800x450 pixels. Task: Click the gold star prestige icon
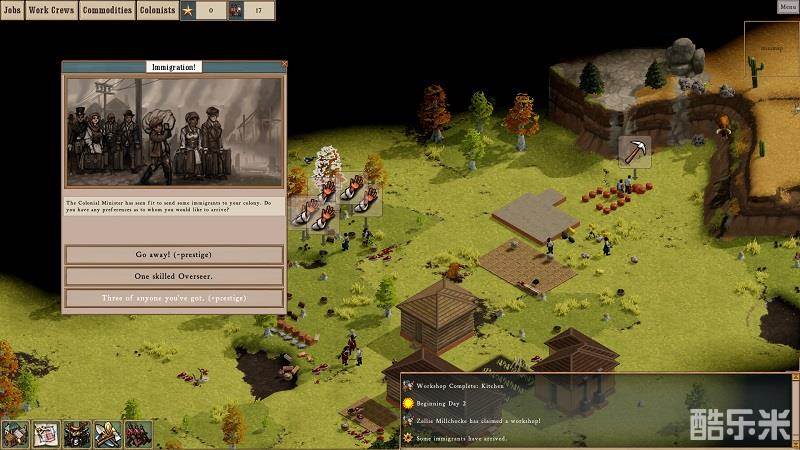coord(187,11)
